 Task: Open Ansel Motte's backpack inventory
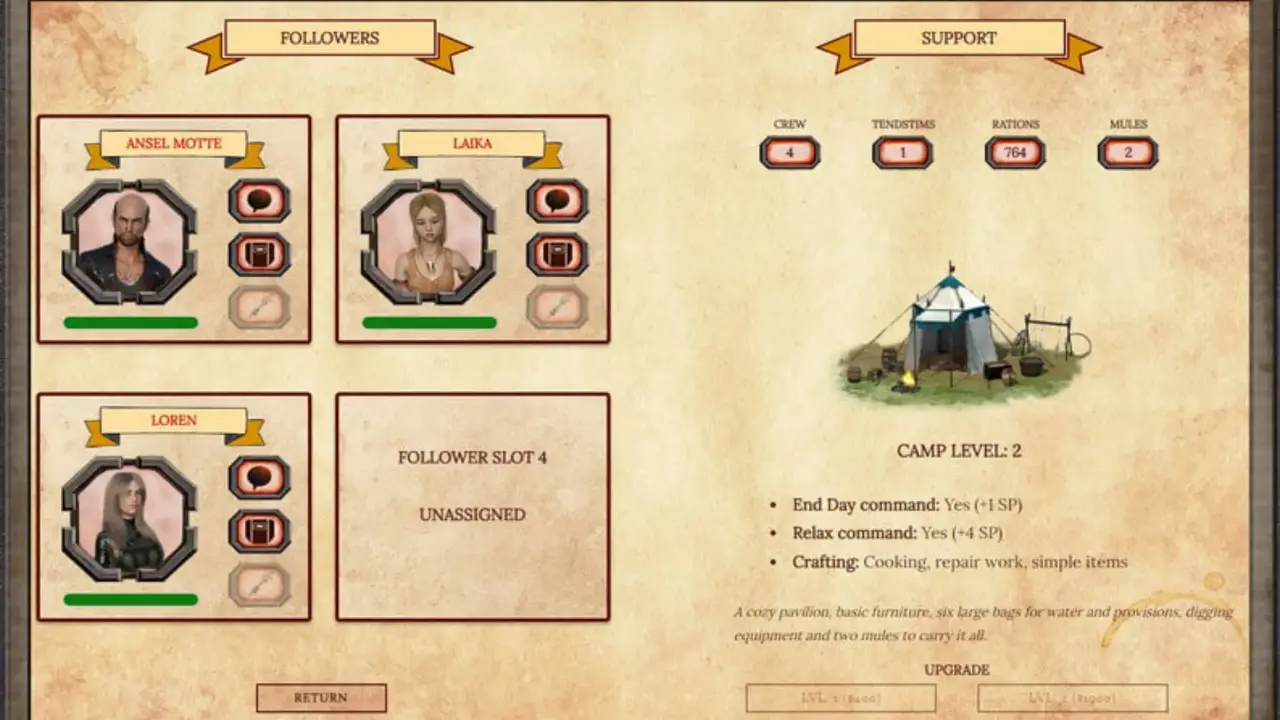click(x=259, y=254)
